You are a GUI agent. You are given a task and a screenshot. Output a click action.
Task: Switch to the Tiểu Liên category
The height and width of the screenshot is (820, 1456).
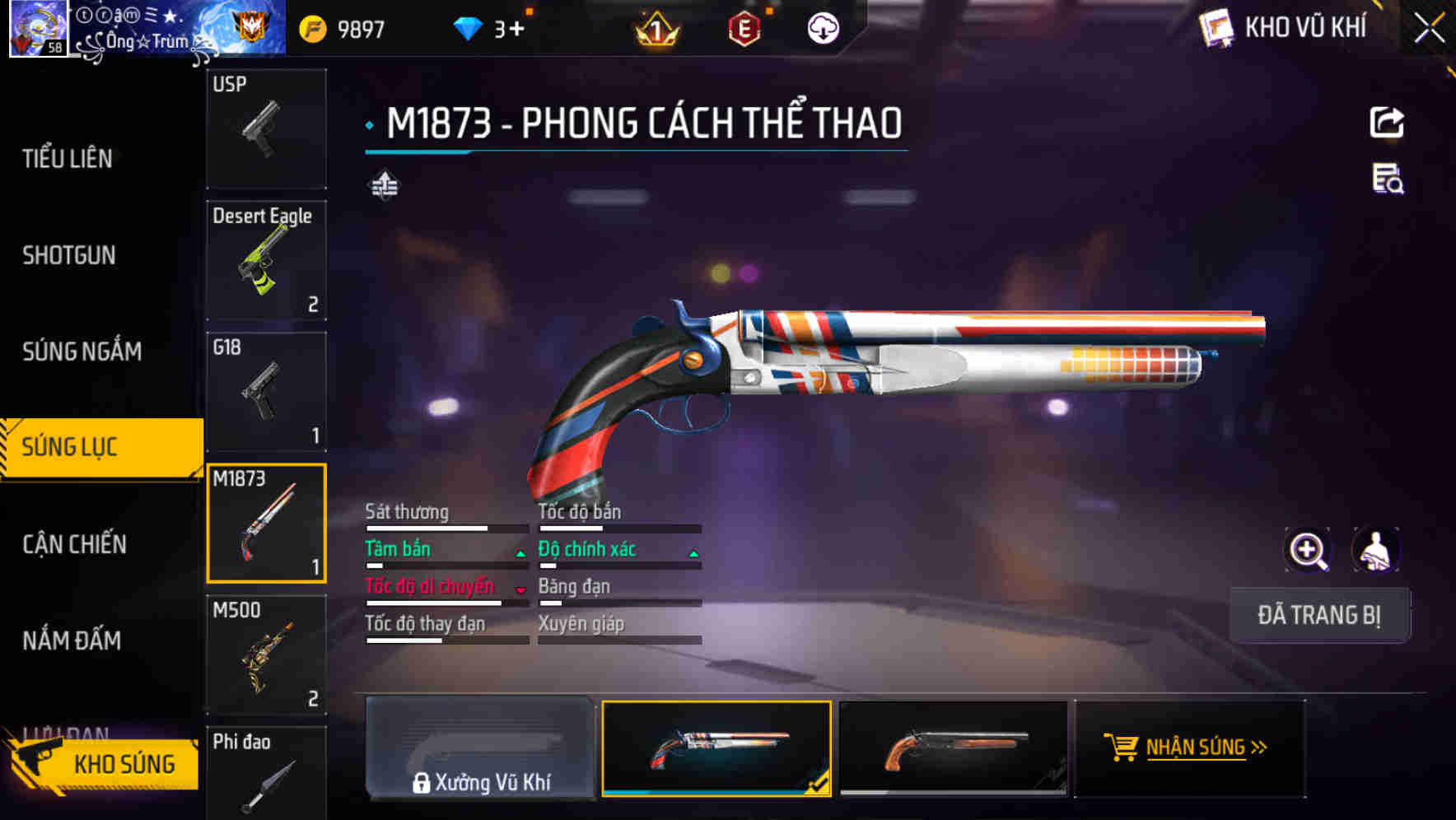(68, 158)
